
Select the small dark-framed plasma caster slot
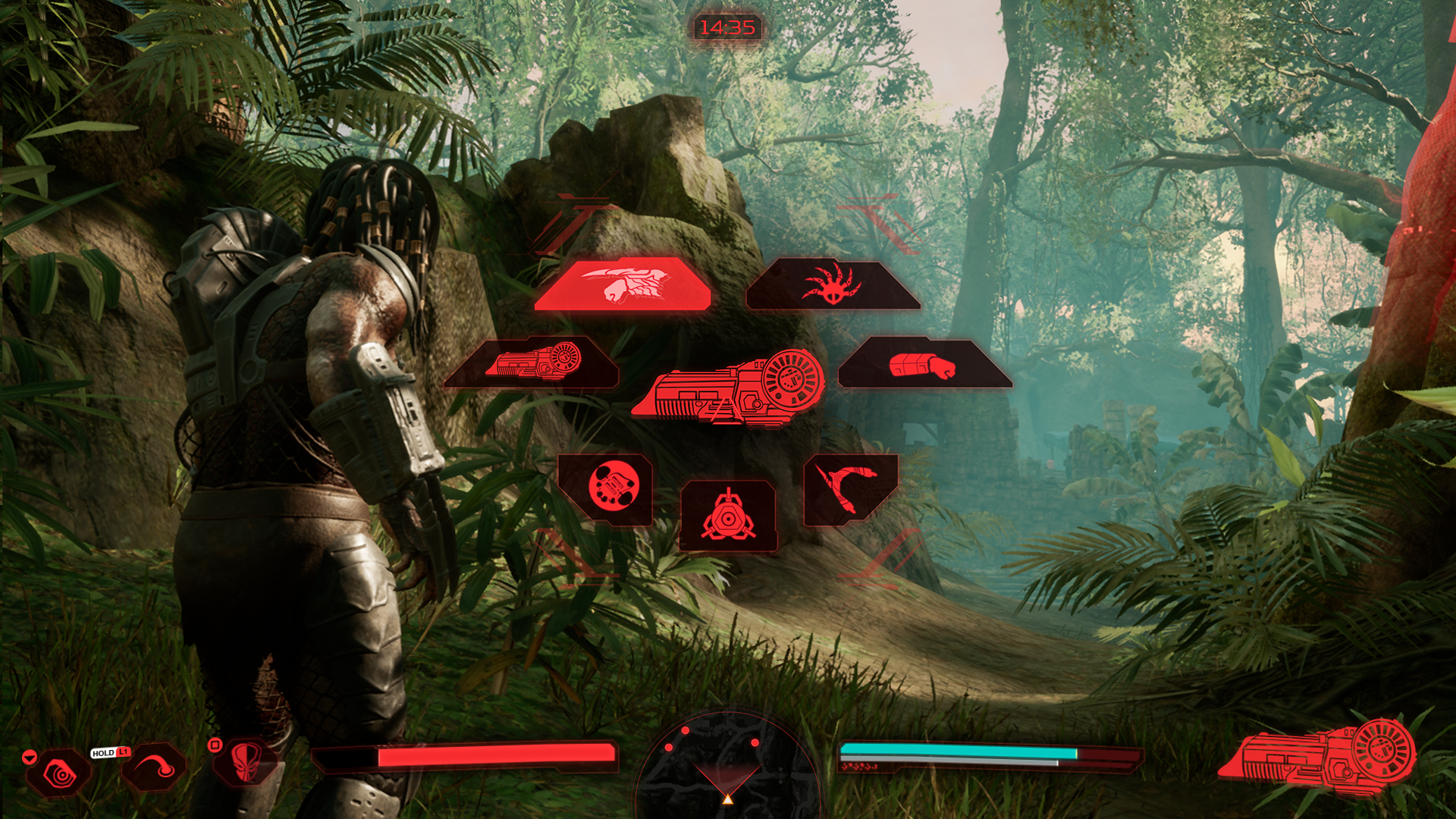click(x=532, y=362)
